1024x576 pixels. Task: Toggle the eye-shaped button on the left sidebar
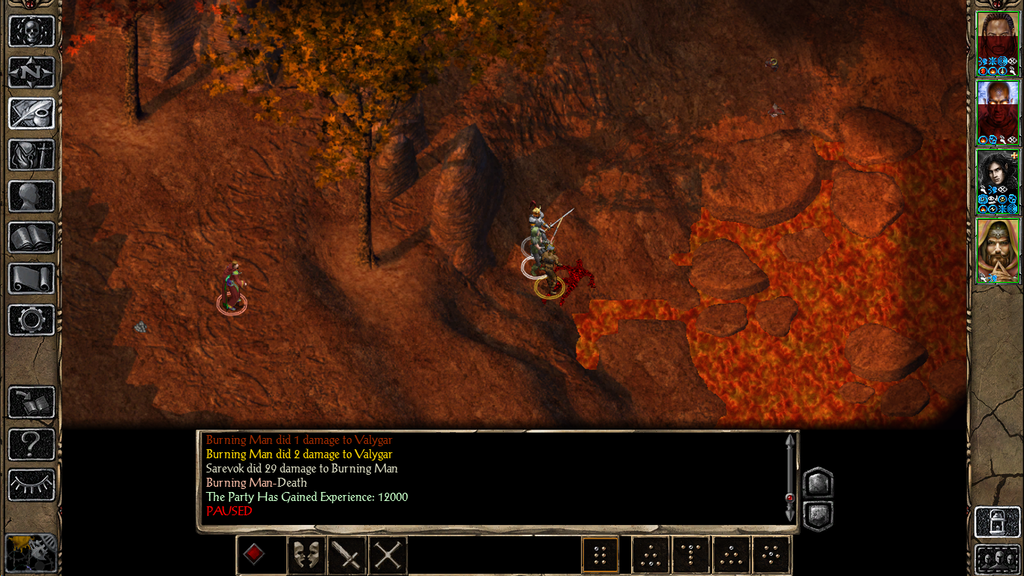[31, 485]
